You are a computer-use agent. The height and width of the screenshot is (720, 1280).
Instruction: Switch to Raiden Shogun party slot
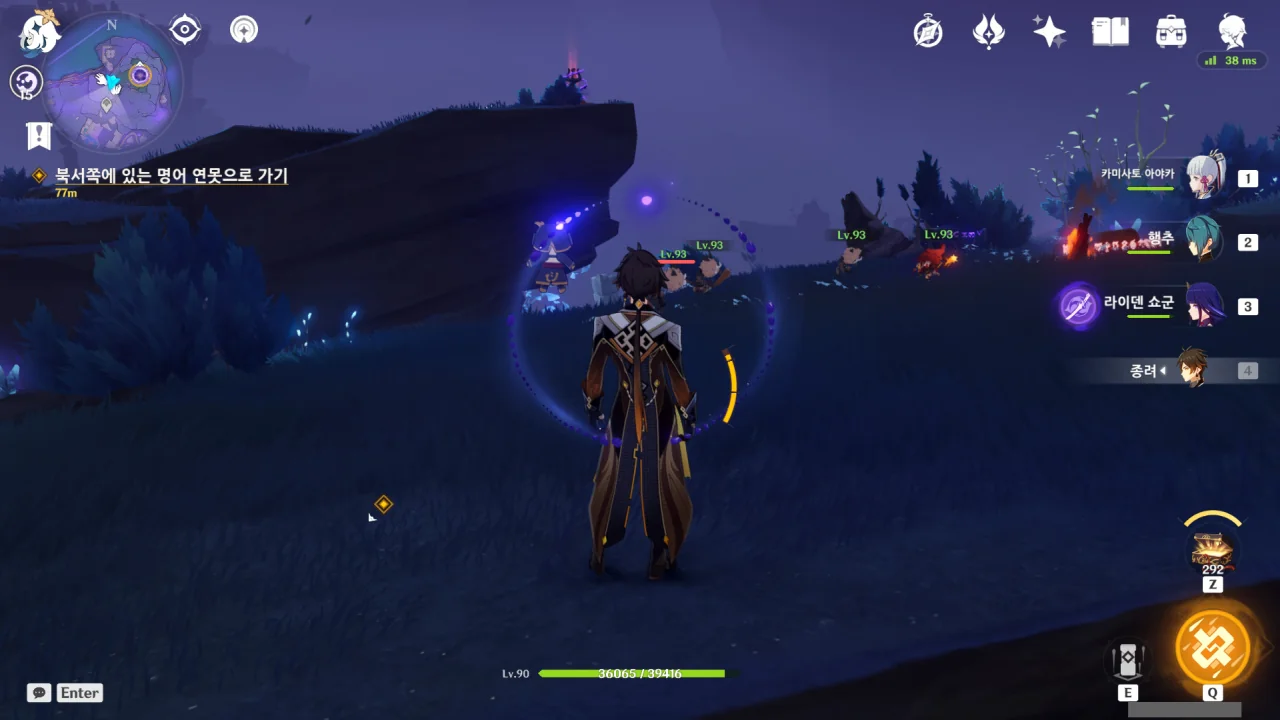[x=1204, y=305]
